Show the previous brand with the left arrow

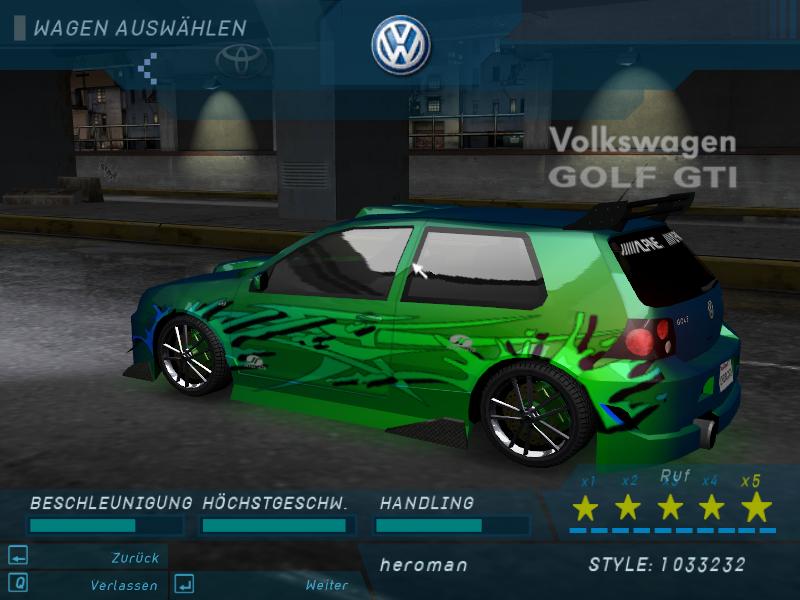148,67
